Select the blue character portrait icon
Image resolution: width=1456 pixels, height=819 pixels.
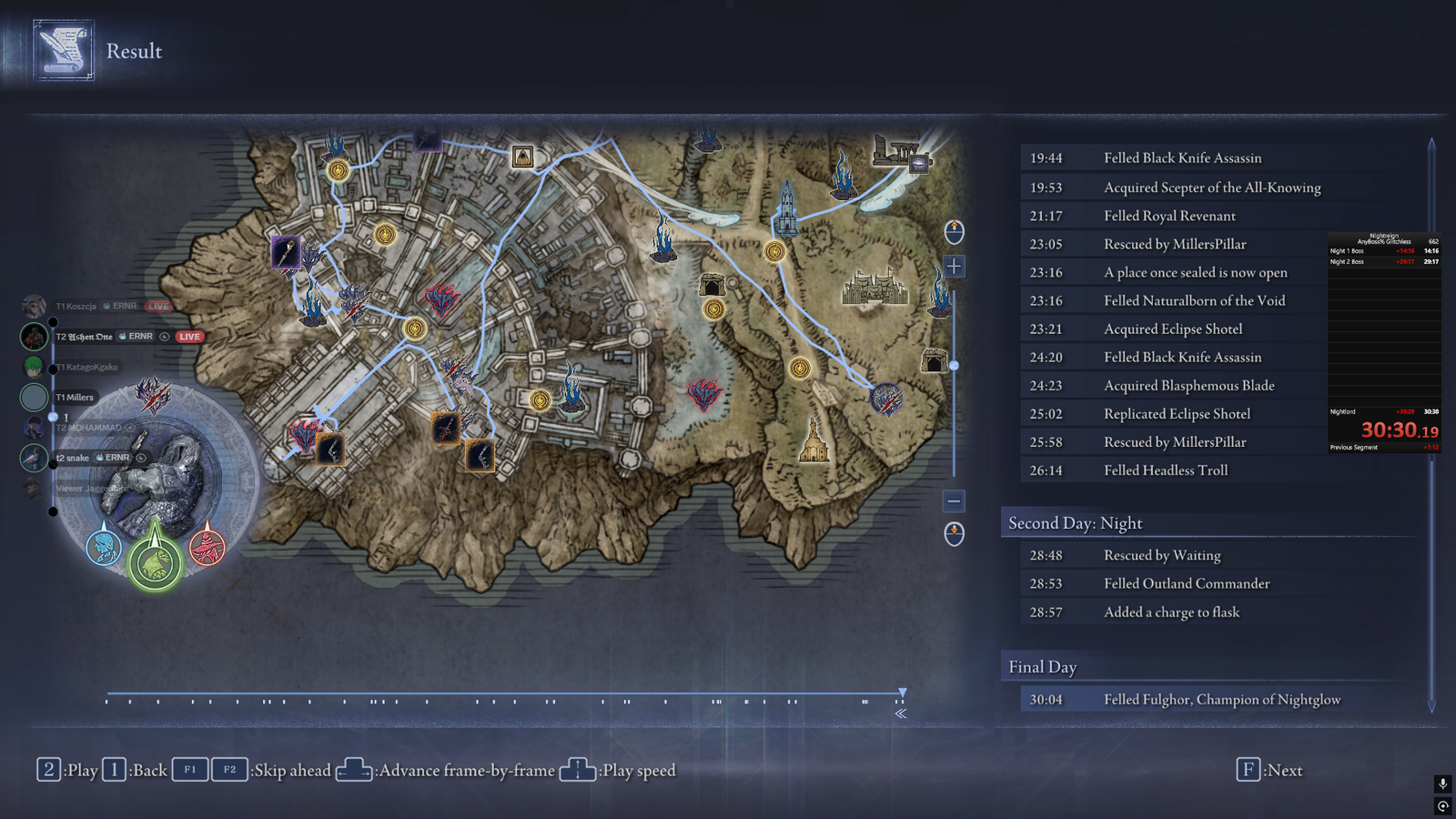[104, 547]
